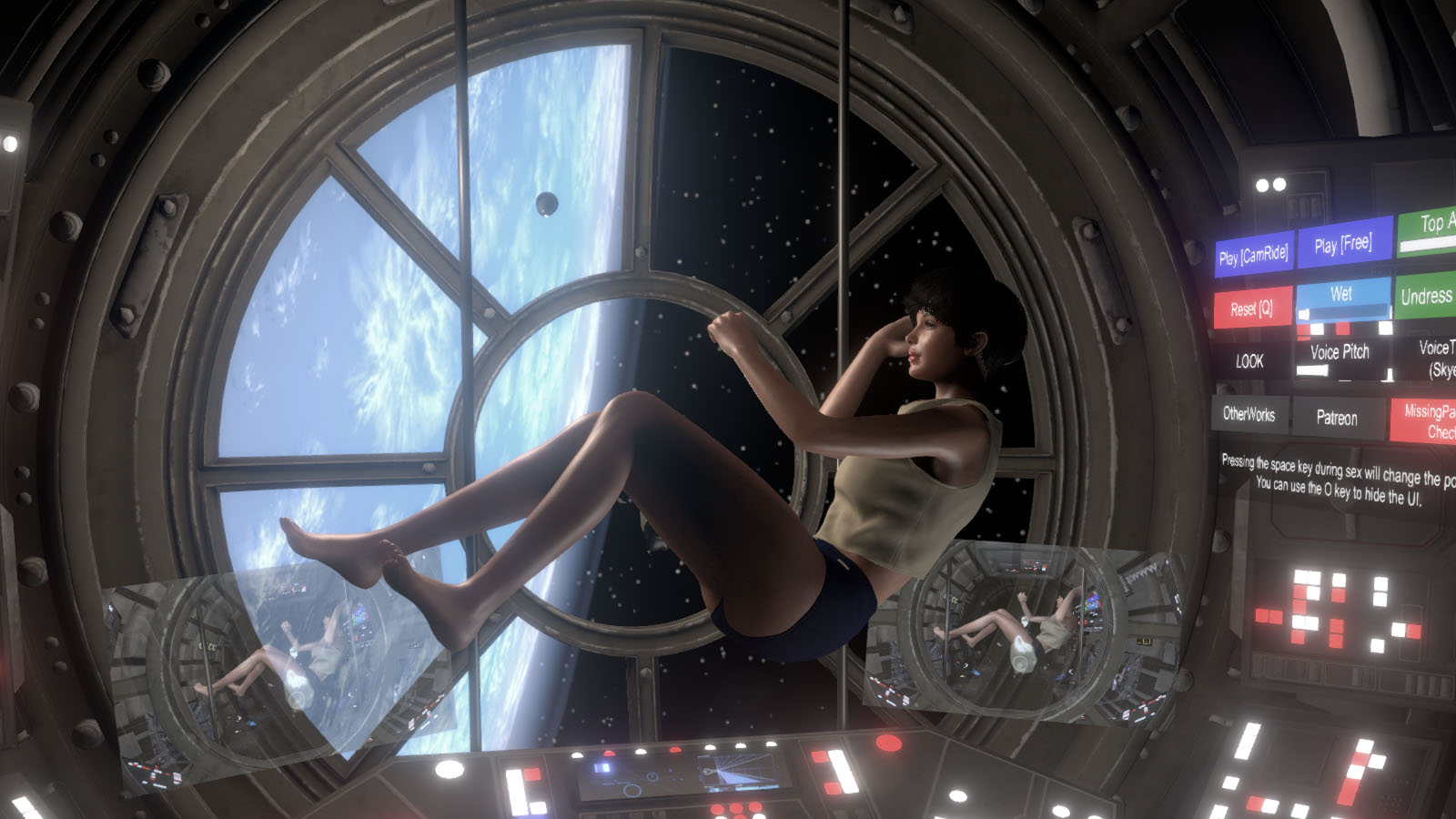Click the red Reset [Q] button
Image resolution: width=1456 pixels, height=819 pixels.
point(1253,308)
